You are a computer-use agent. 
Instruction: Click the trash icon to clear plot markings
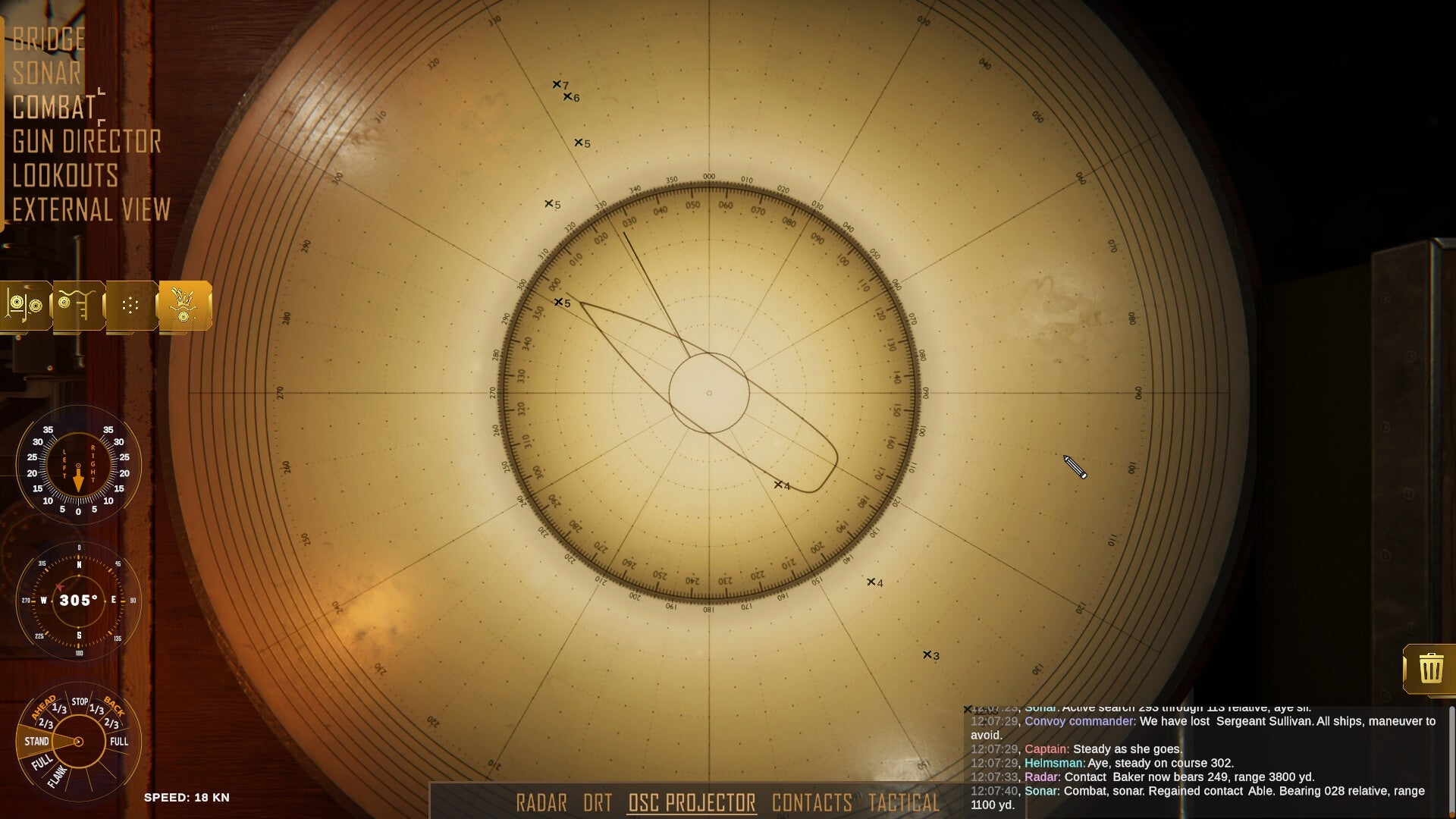(1432, 667)
